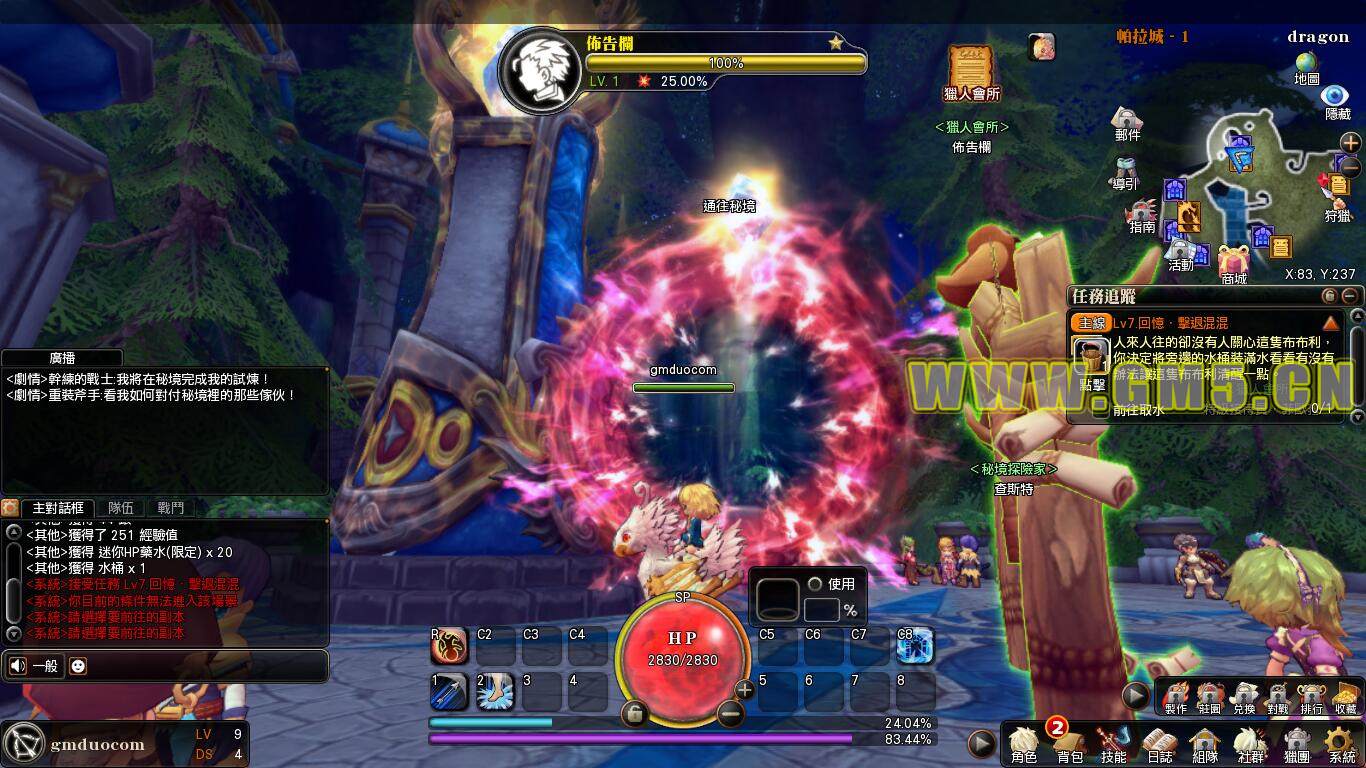Open the 收藏 collection treasure chest
Image resolution: width=1366 pixels, height=768 pixels.
click(x=1345, y=697)
